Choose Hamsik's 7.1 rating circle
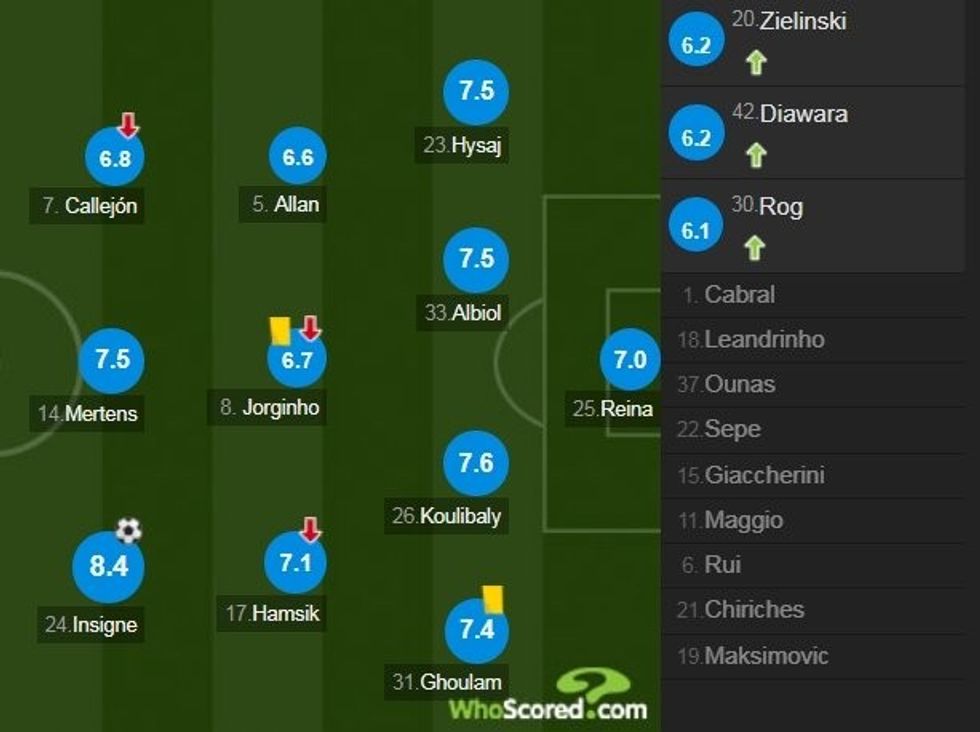 click(296, 562)
